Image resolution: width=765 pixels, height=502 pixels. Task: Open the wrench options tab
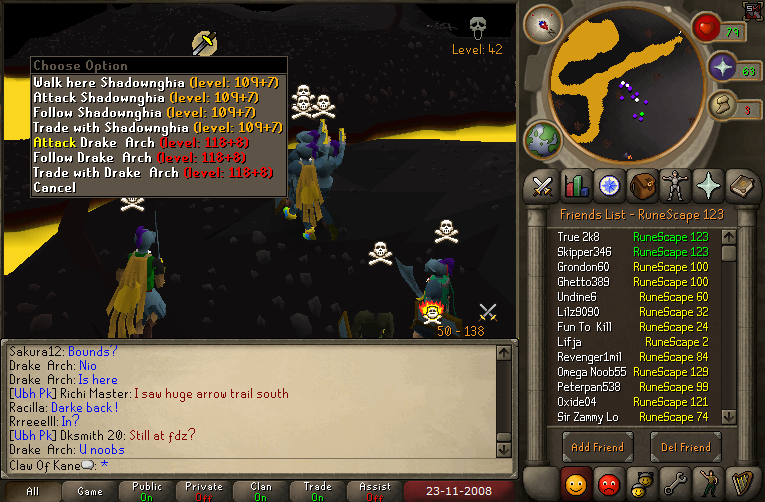(x=676, y=482)
